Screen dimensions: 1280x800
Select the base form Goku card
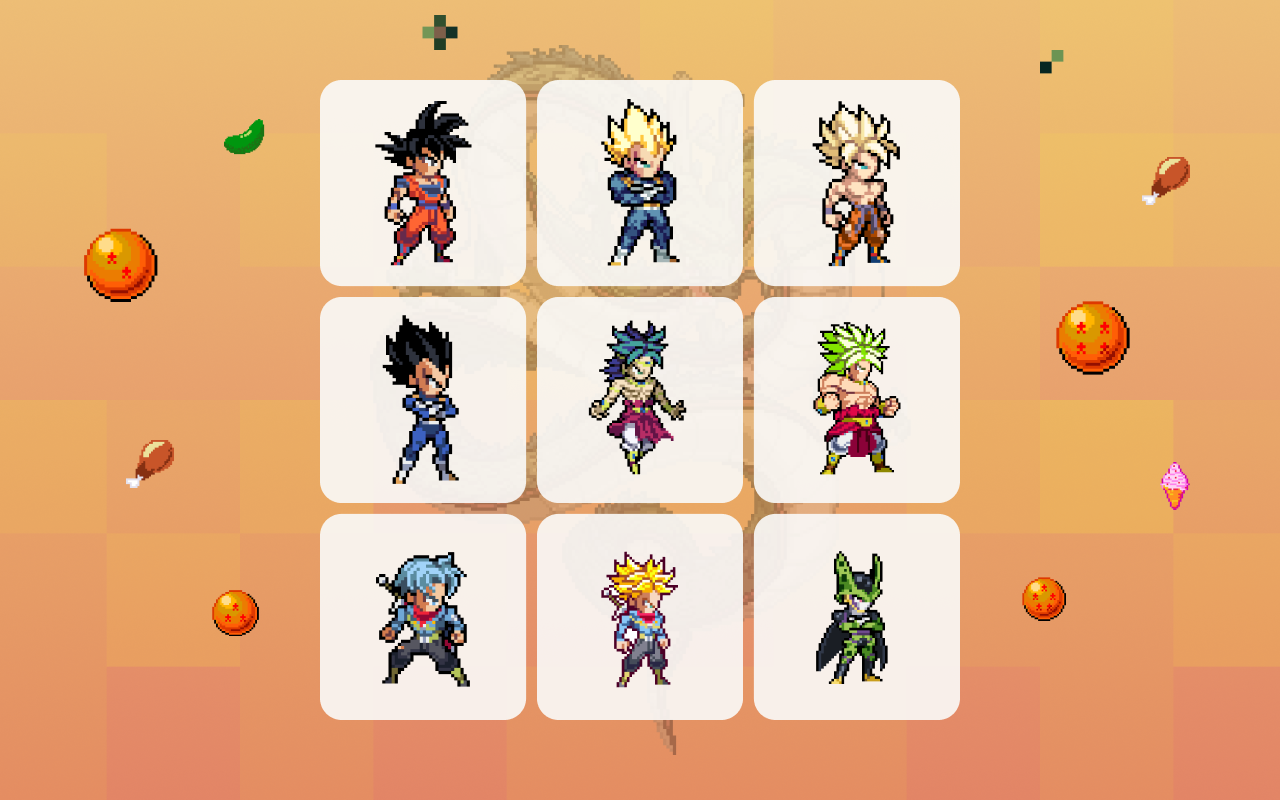point(421,182)
